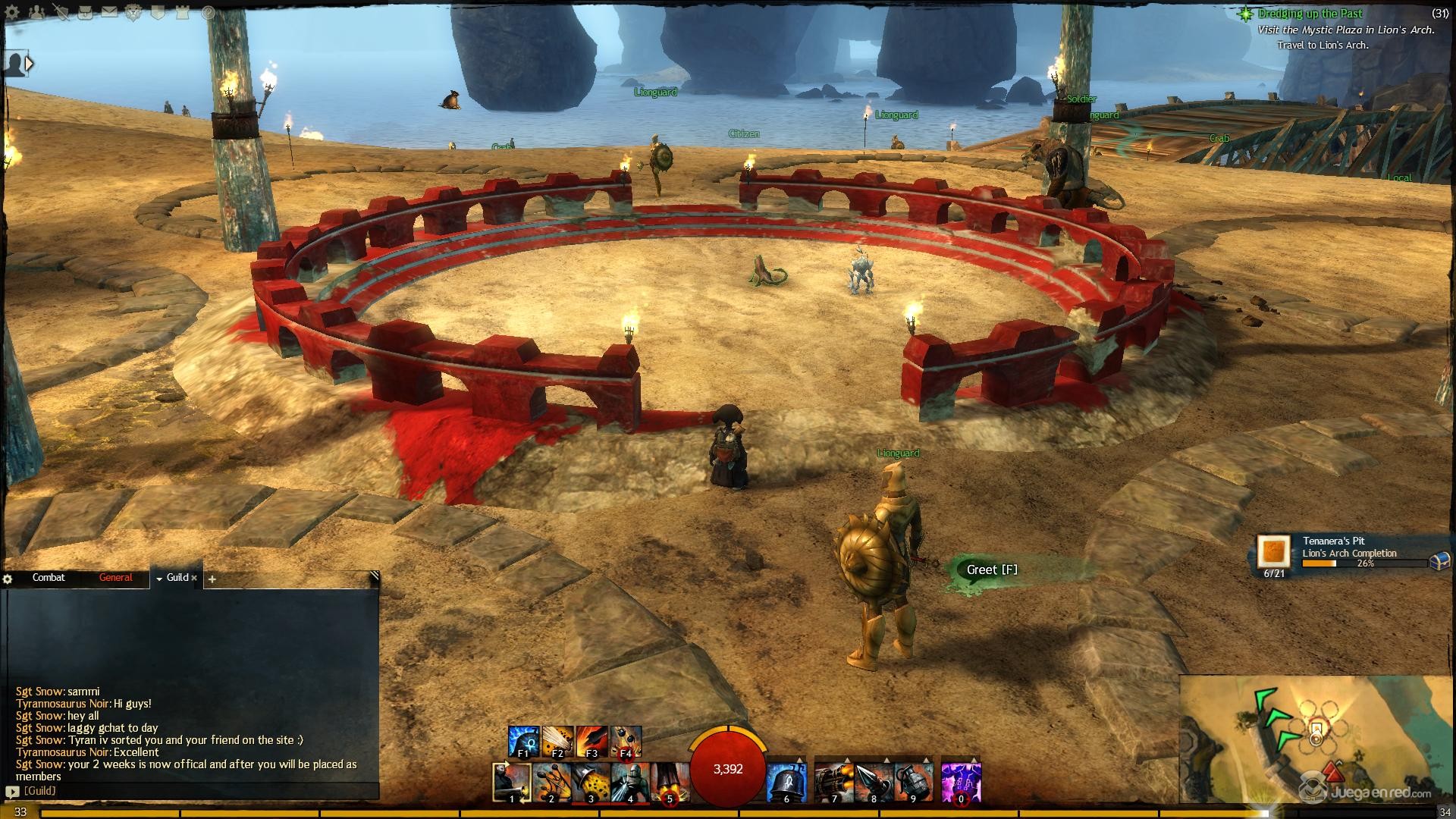Click the minimap
Viewport: 1456px width, 819px height.
tap(1316, 738)
